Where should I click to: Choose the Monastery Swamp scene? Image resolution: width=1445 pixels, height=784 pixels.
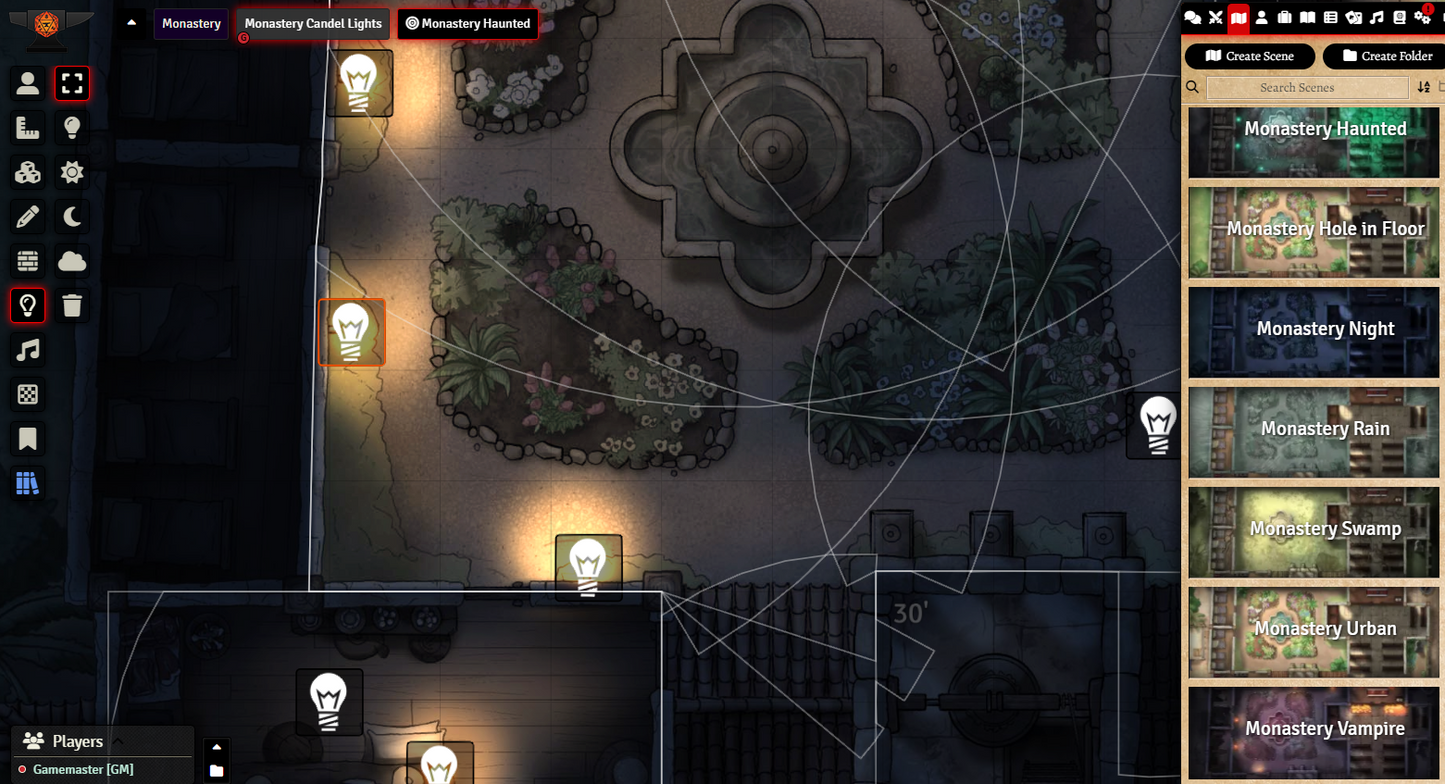point(1313,532)
